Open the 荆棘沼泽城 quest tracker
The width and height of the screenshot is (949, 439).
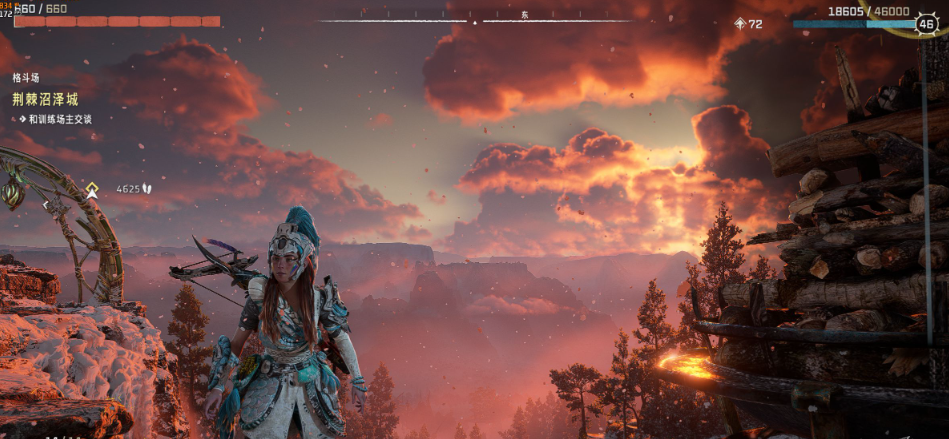[45, 99]
